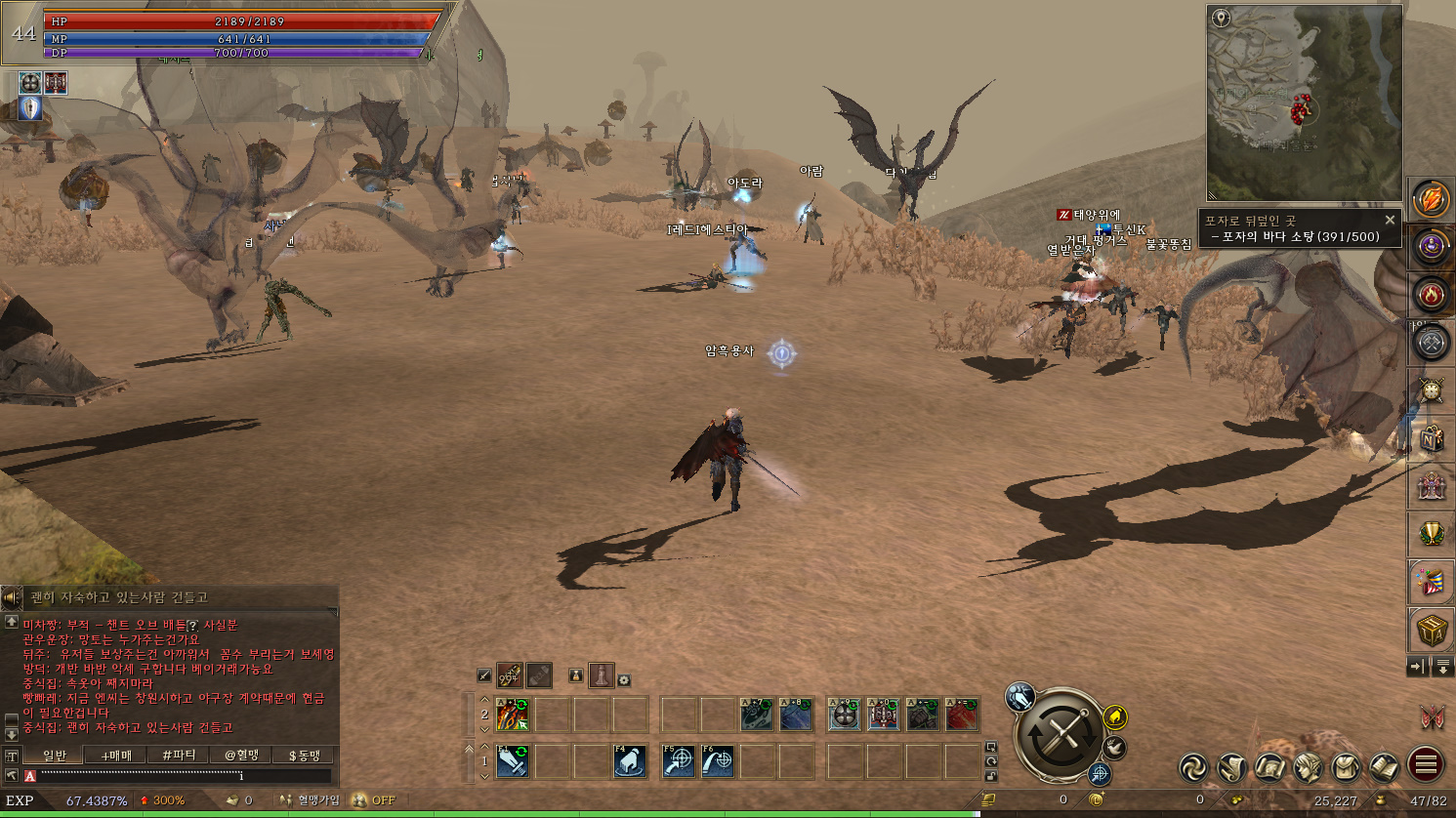Viewport: 1456px width, 818px height.
Task: Open the character portrait status icon
Action: click(x=1308, y=768)
